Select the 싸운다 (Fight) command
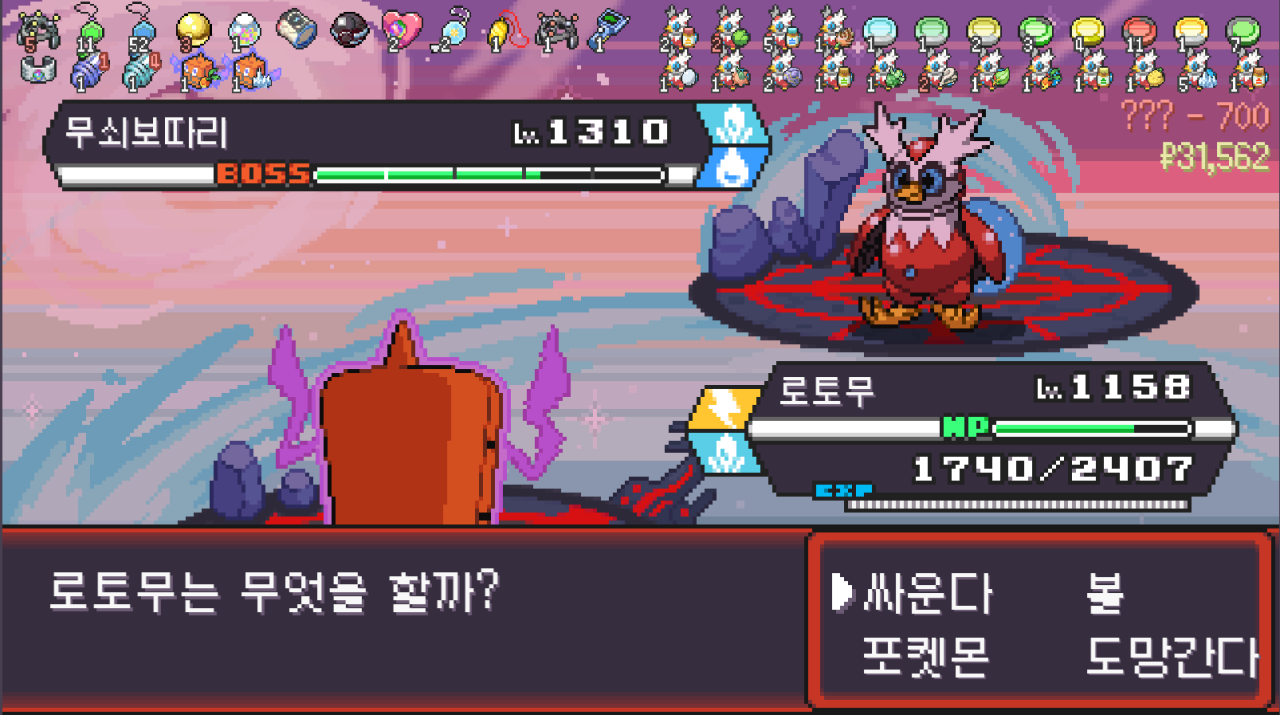1280x715 pixels. tap(927, 594)
